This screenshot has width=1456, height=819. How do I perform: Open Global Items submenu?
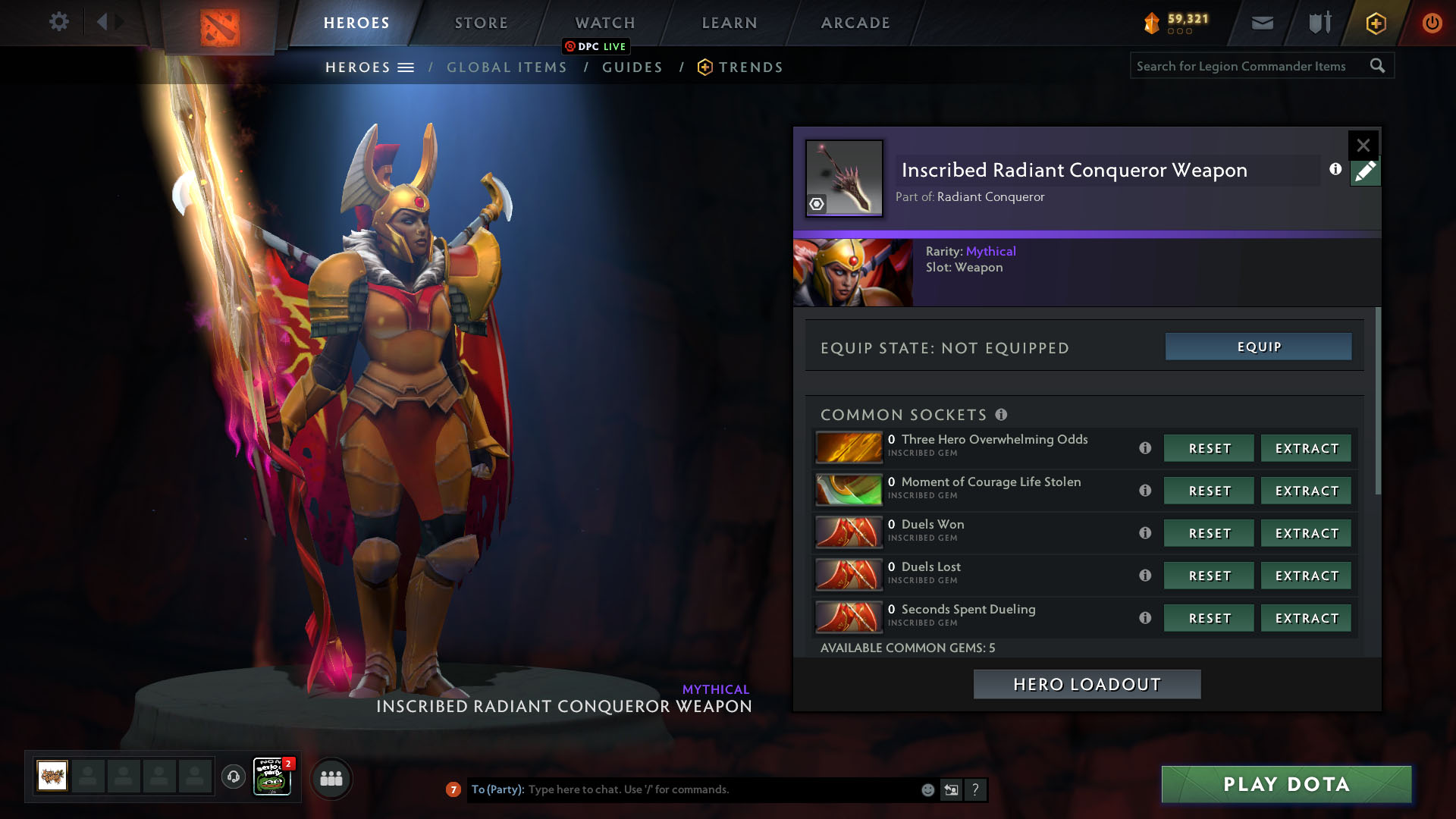(x=507, y=67)
